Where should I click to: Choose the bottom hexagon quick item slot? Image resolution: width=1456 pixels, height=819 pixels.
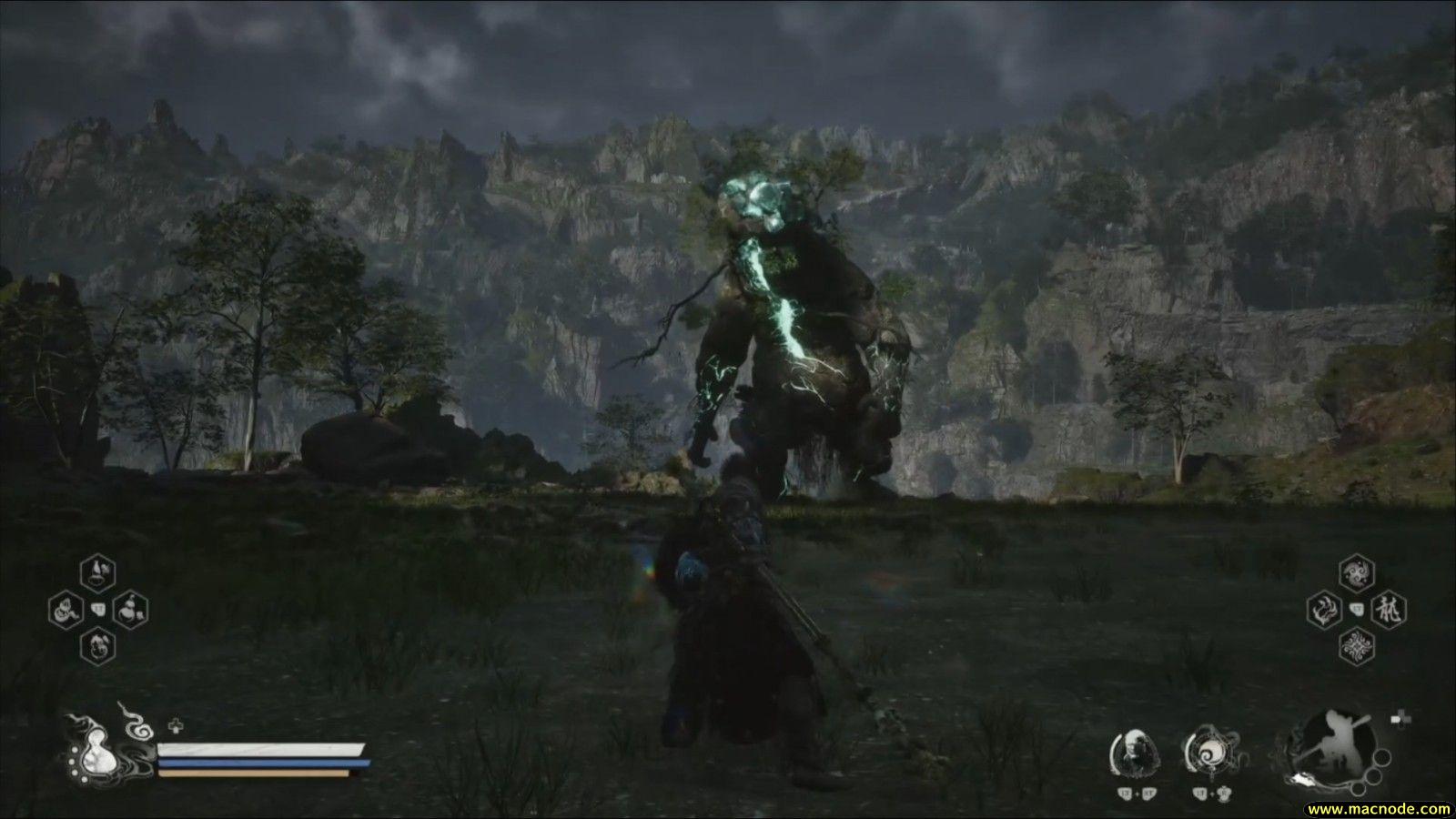(98, 645)
